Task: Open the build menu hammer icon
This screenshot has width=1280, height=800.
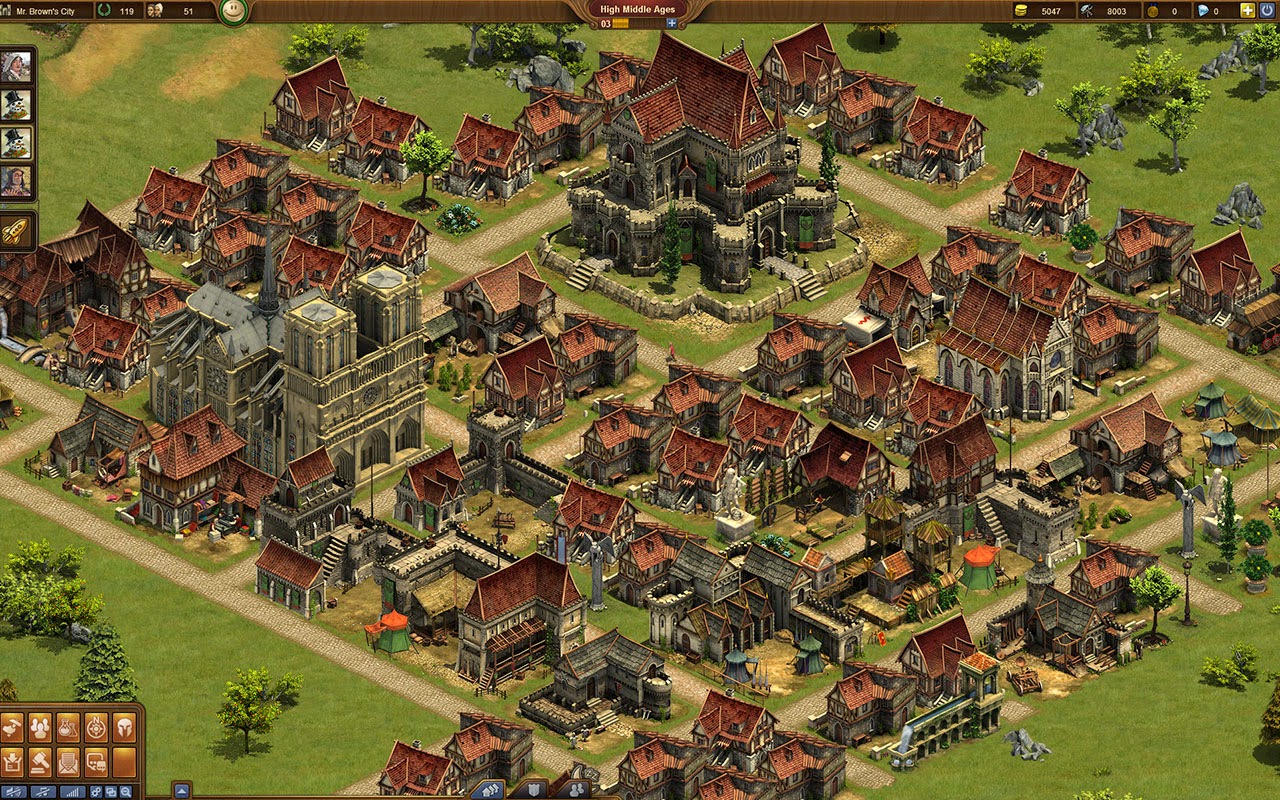Action: [x=12, y=728]
